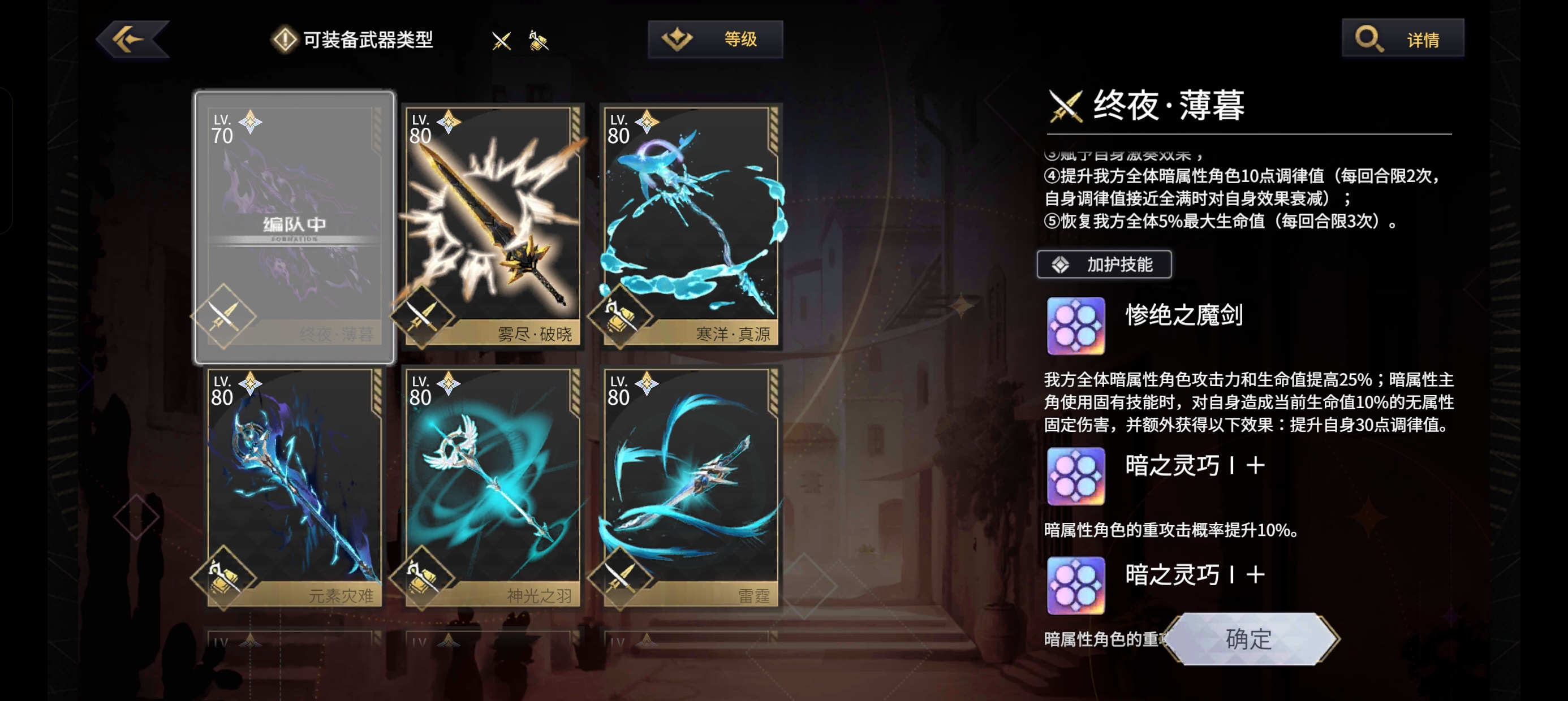Toggle the 加护技能 section

click(x=1104, y=264)
